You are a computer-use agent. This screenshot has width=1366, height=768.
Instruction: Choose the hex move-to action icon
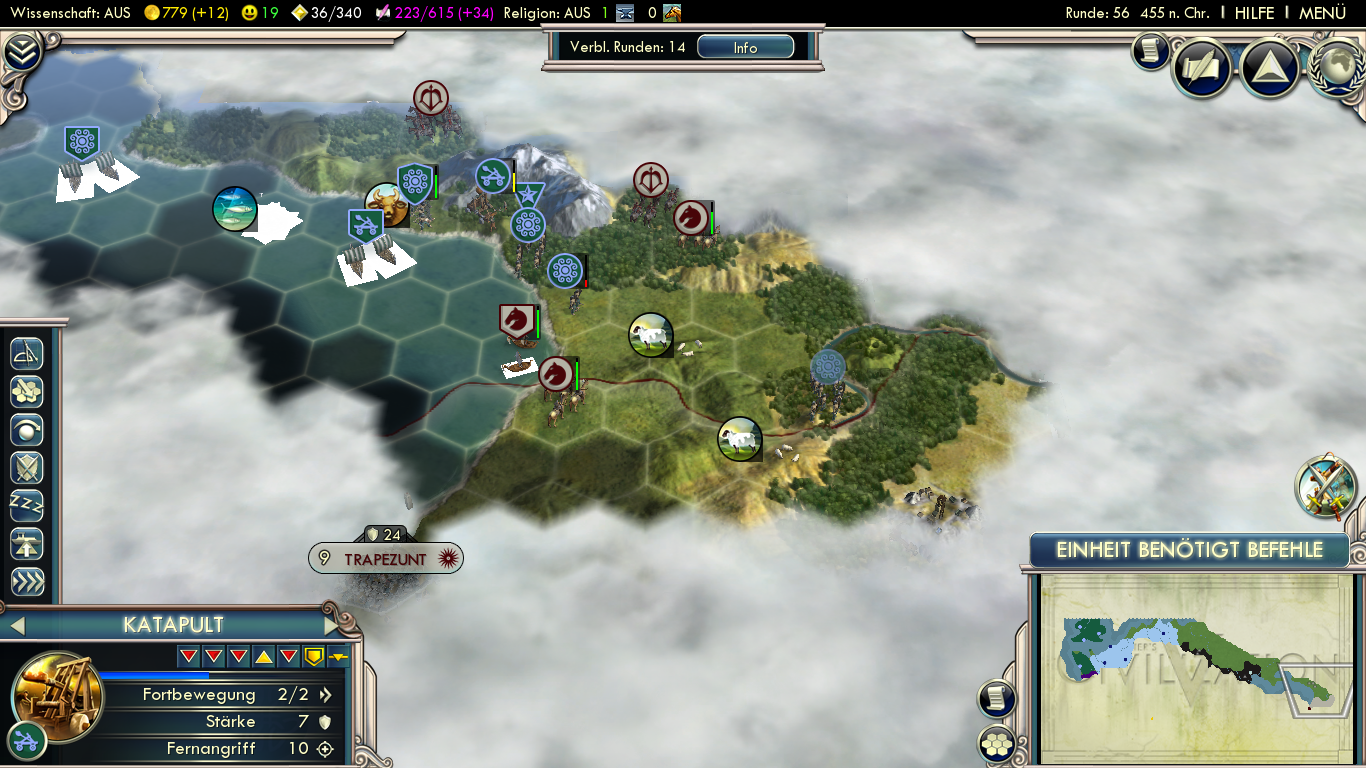(27, 391)
